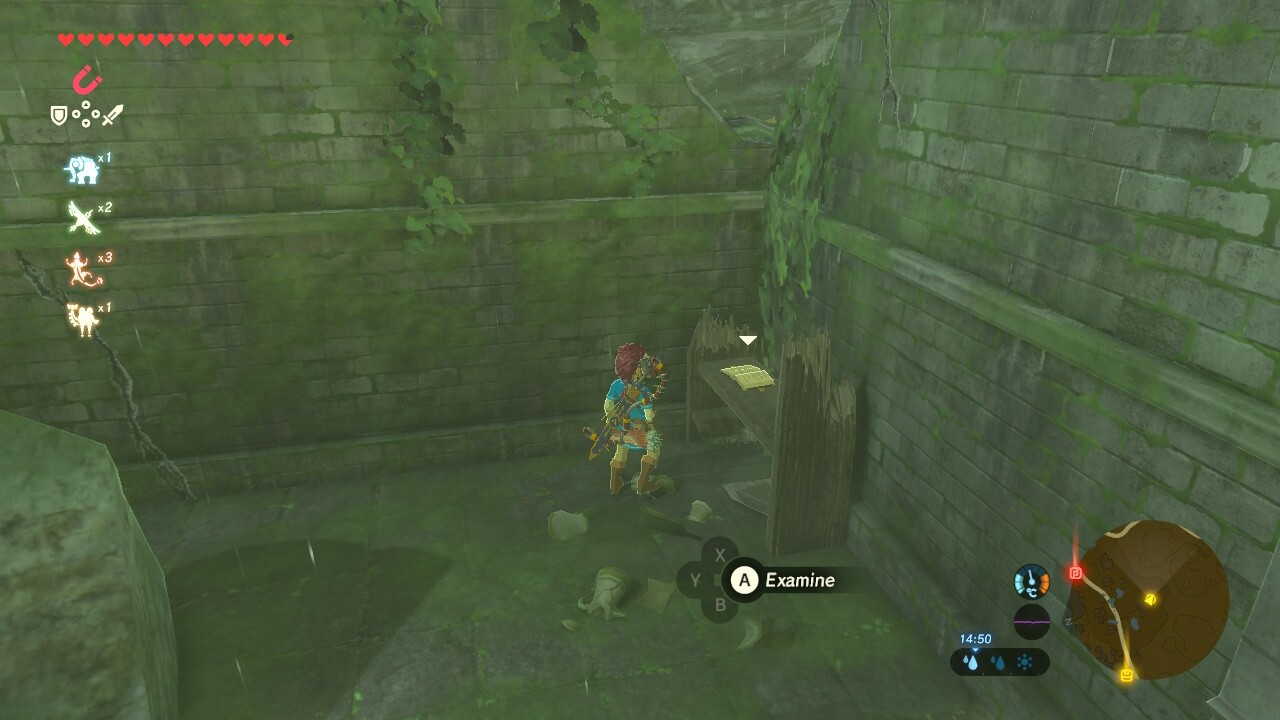
Task: Click the yellow player arrow on minimap
Action: click(1151, 600)
